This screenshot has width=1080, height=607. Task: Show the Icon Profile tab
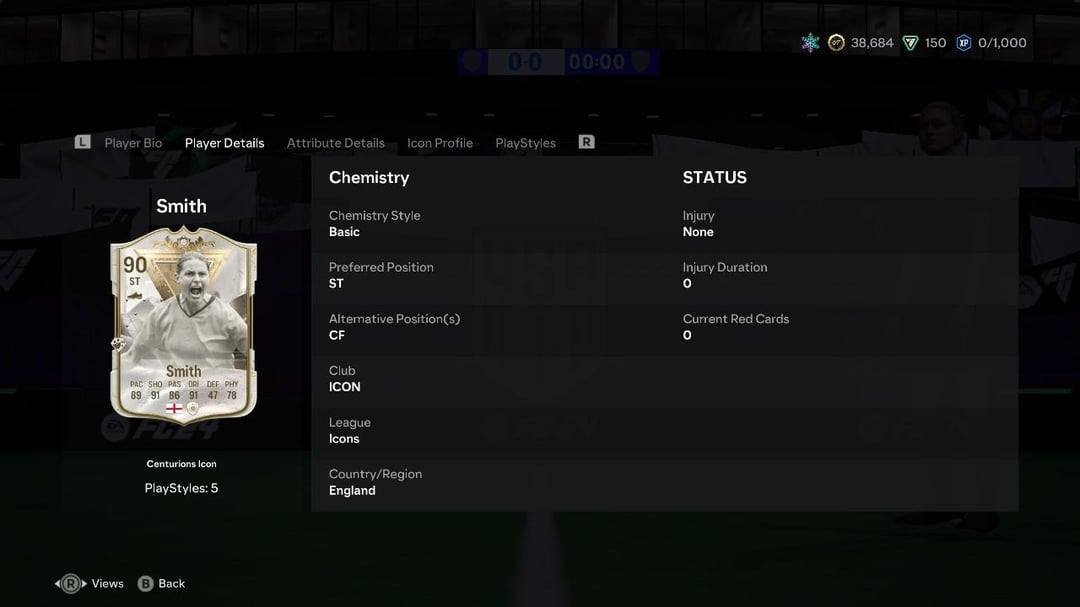click(439, 143)
